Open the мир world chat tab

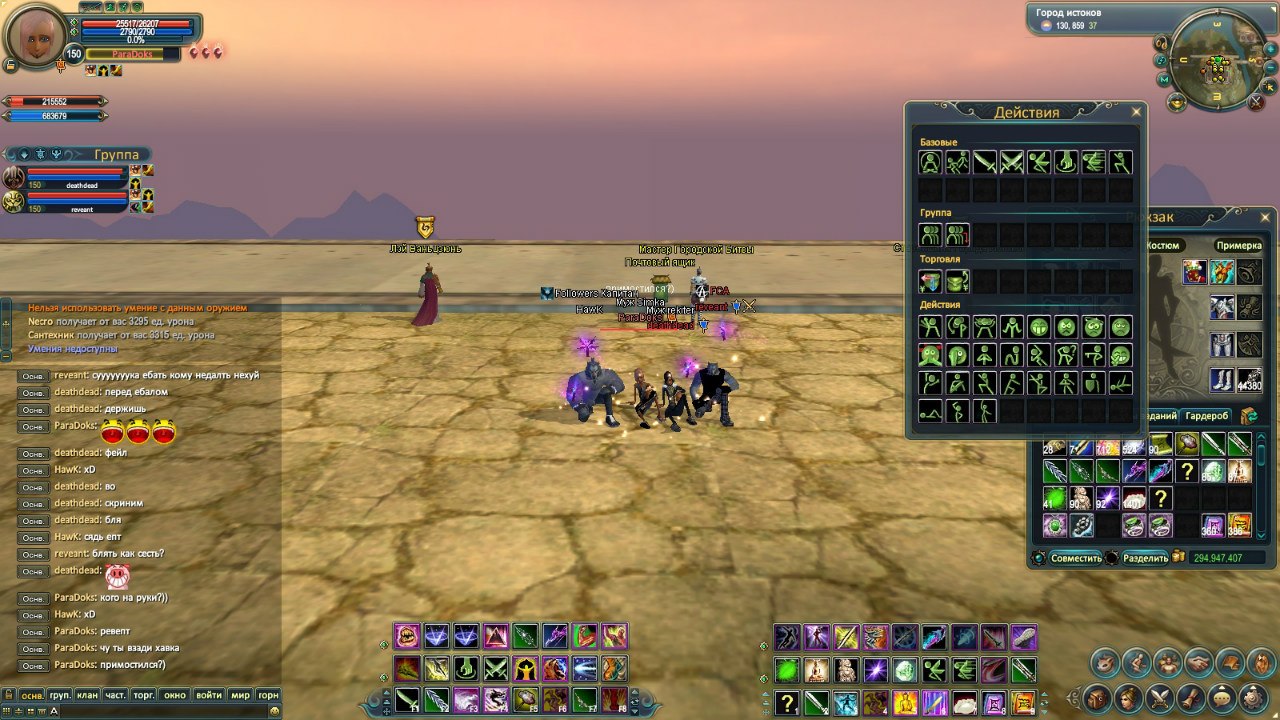(240, 695)
